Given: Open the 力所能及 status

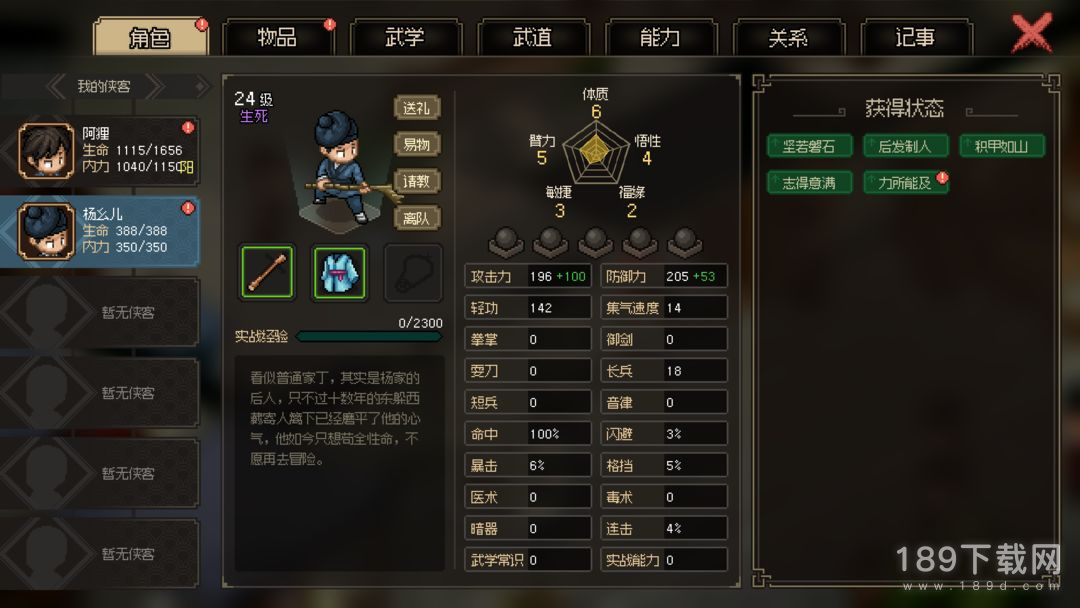Looking at the screenshot, I should (x=904, y=182).
